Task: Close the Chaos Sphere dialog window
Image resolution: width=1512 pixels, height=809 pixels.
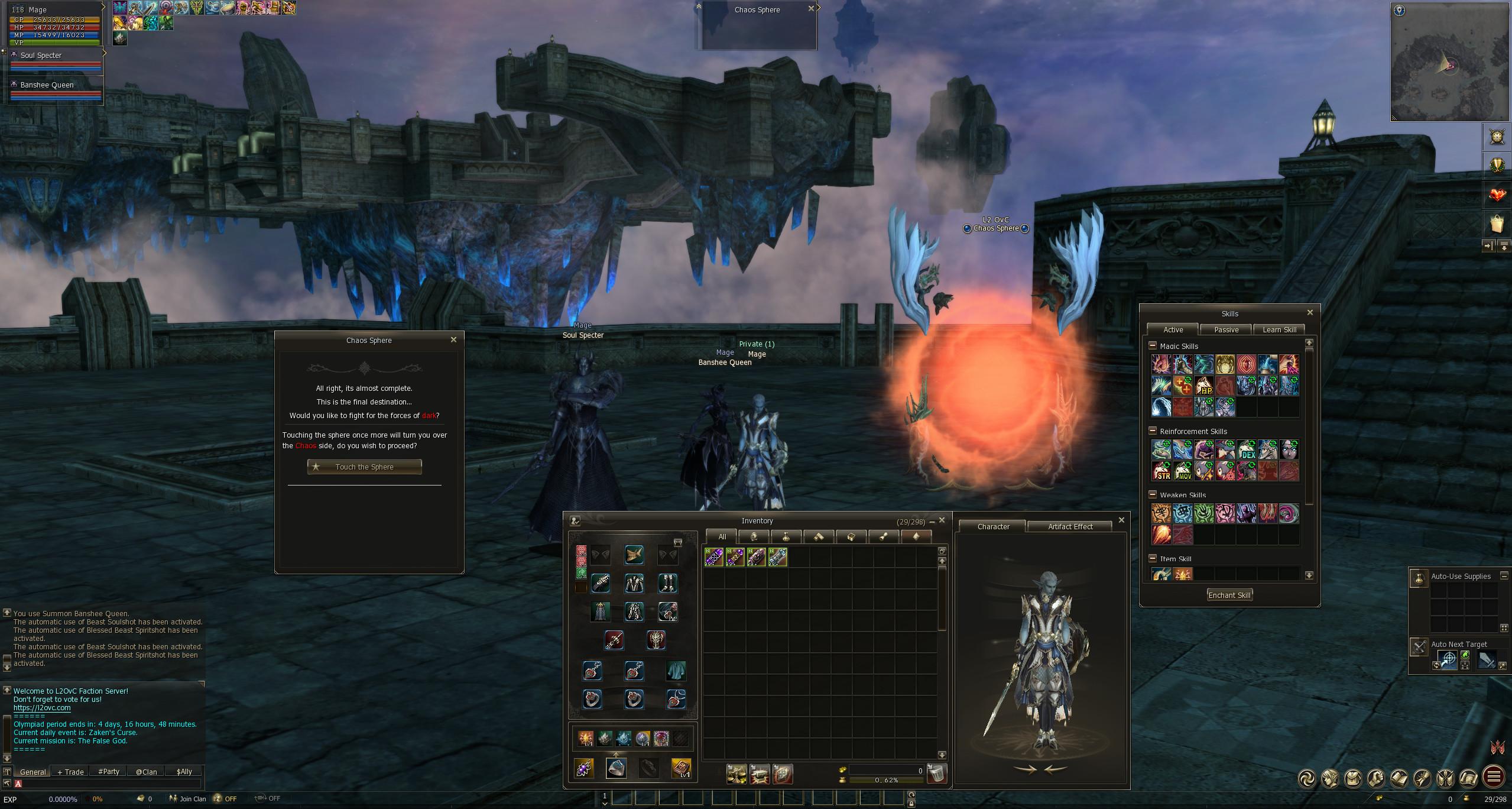Action: (453, 340)
